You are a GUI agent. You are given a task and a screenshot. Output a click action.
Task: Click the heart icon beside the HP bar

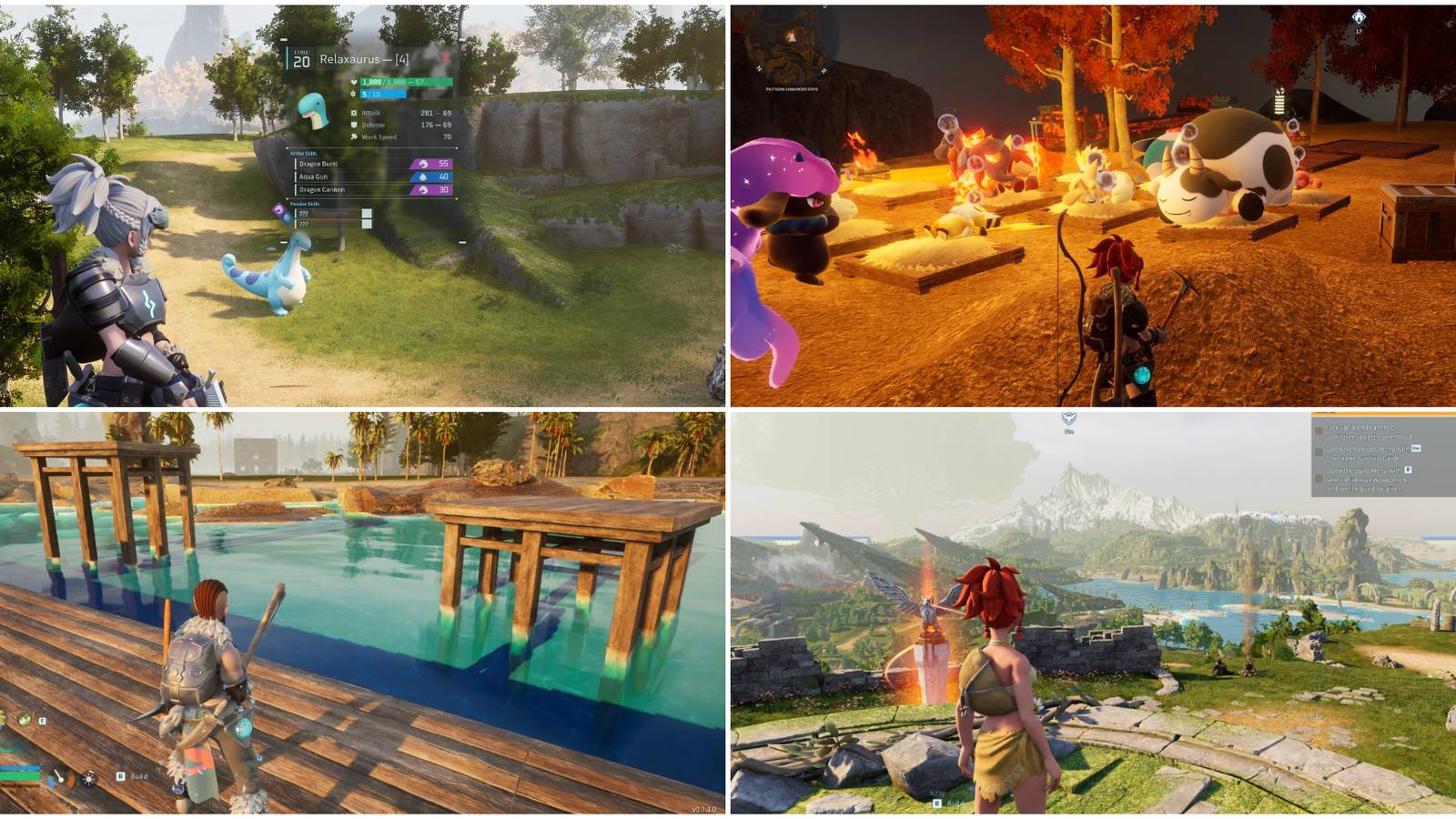pos(354,82)
